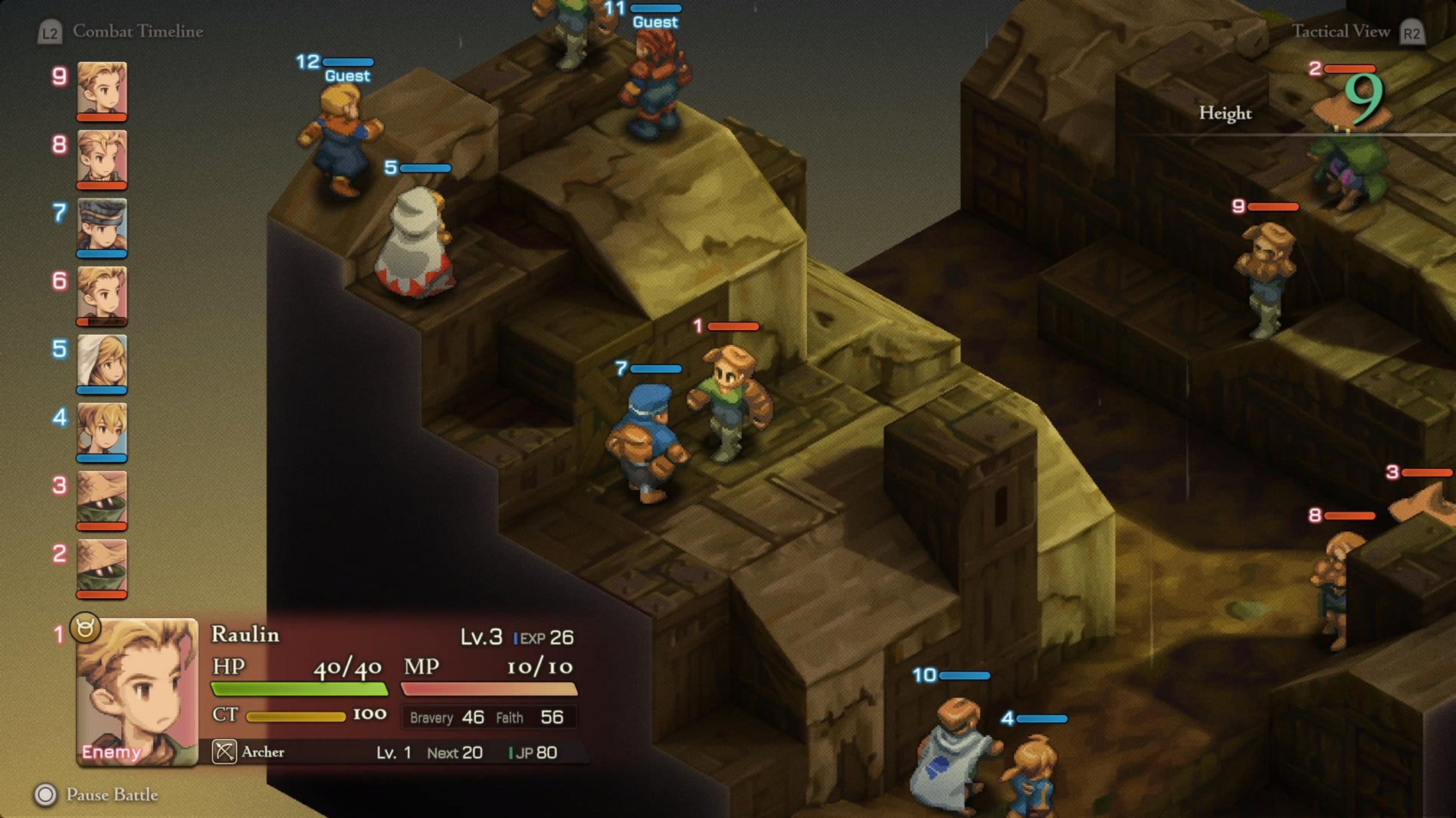Select the Bravery and Faith stat row
This screenshot has height=818, width=1456.
pos(488,718)
